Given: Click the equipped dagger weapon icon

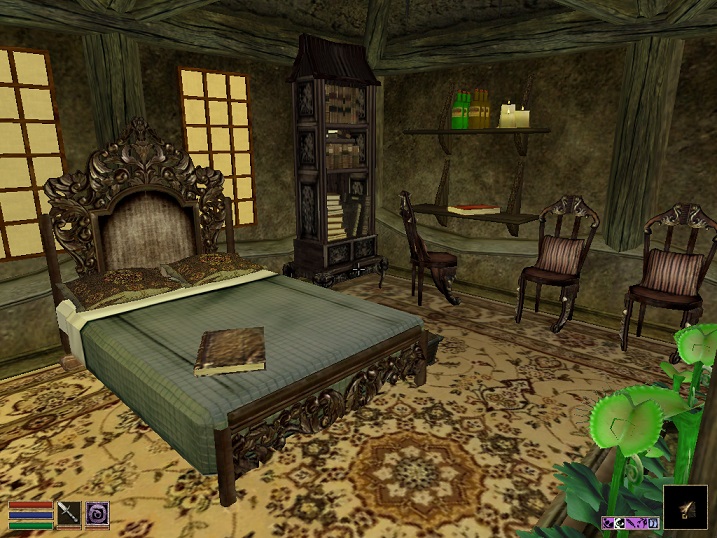Looking at the screenshot, I should pyautogui.click(x=69, y=513).
